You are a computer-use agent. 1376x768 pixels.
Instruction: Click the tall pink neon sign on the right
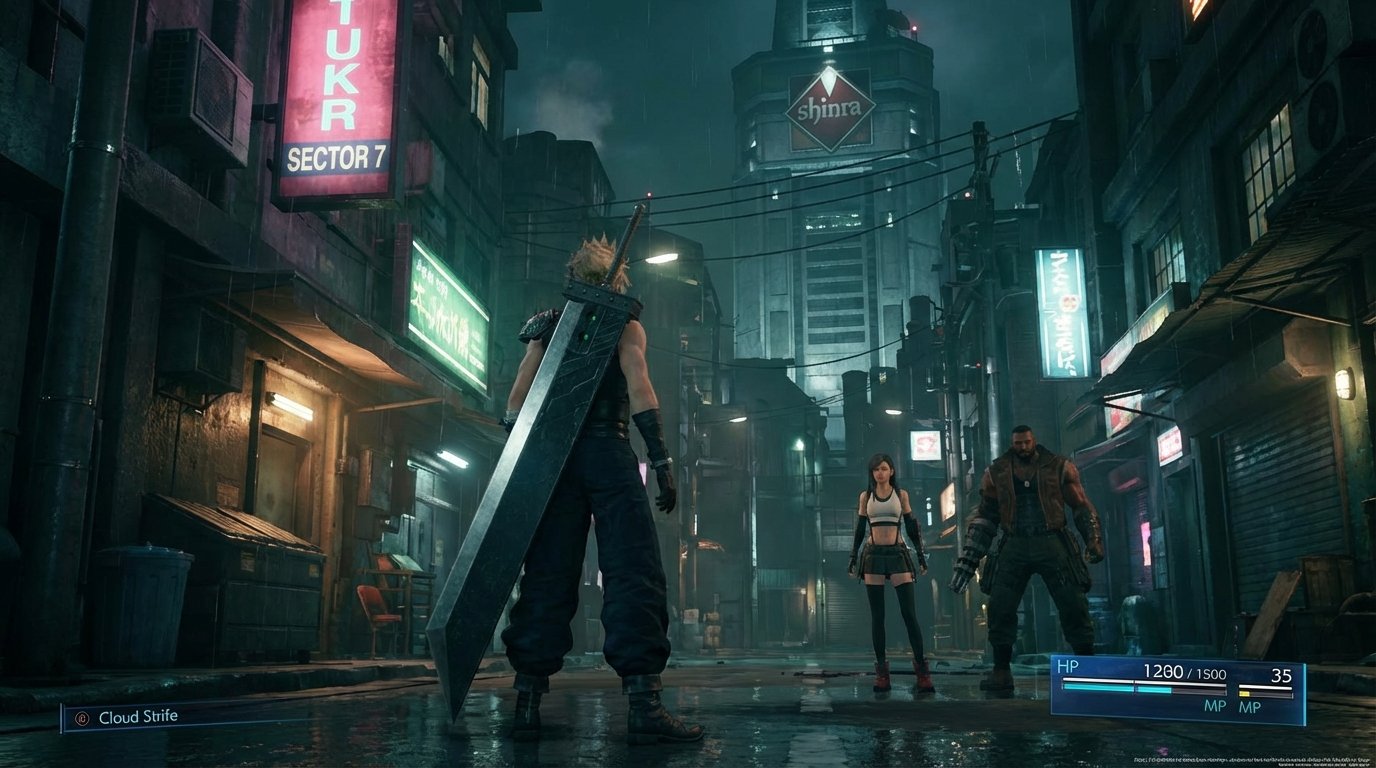click(1060, 310)
